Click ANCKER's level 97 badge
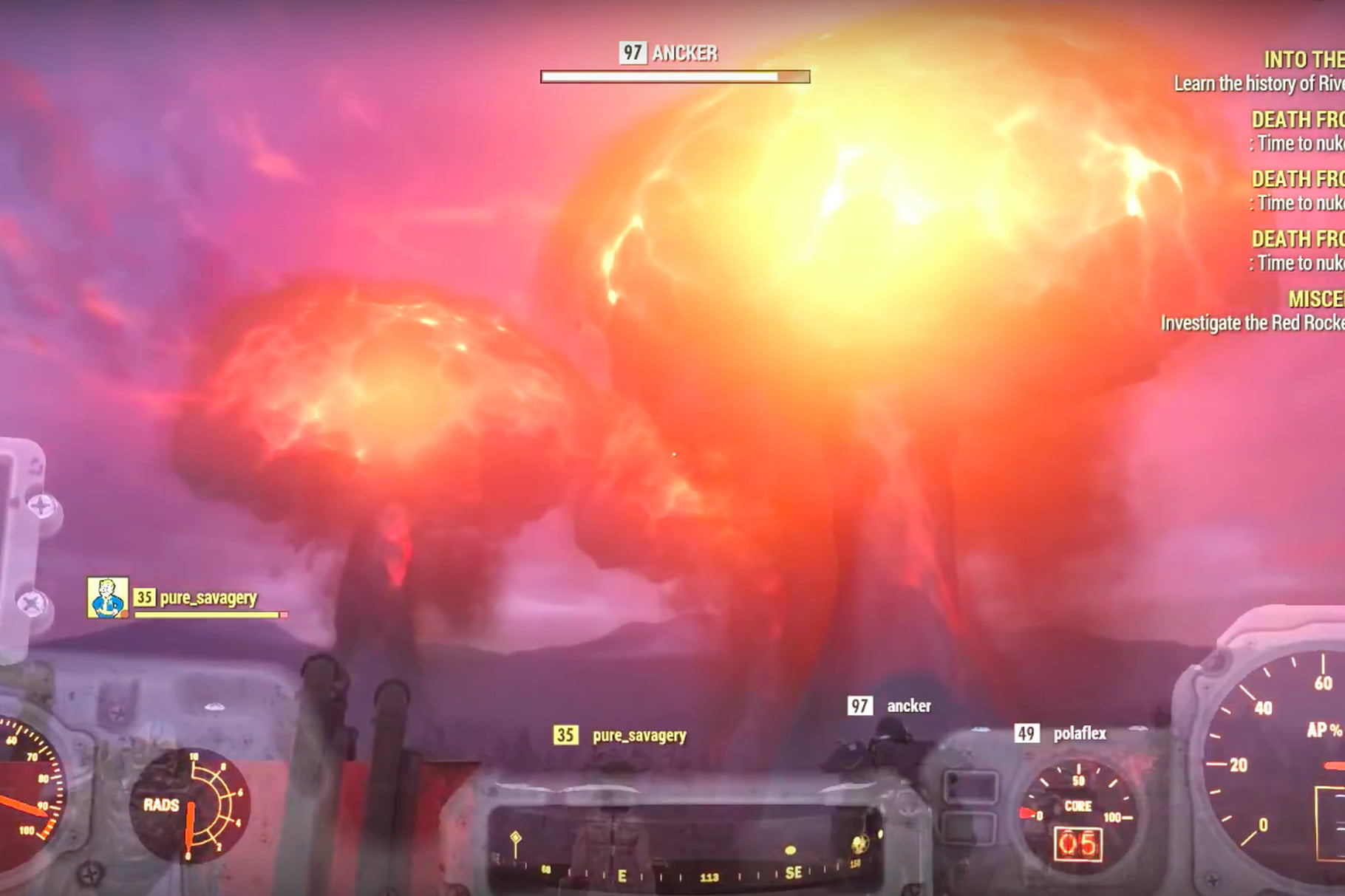This screenshot has height=896, width=1345. 632,52
